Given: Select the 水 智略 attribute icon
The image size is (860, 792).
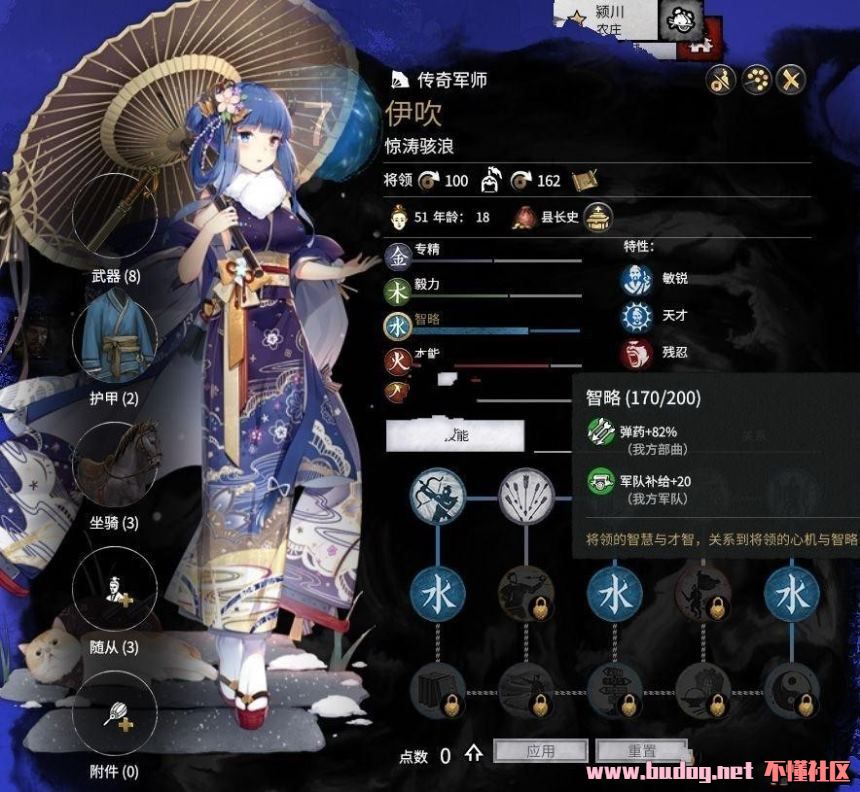Looking at the screenshot, I should coord(398,326).
